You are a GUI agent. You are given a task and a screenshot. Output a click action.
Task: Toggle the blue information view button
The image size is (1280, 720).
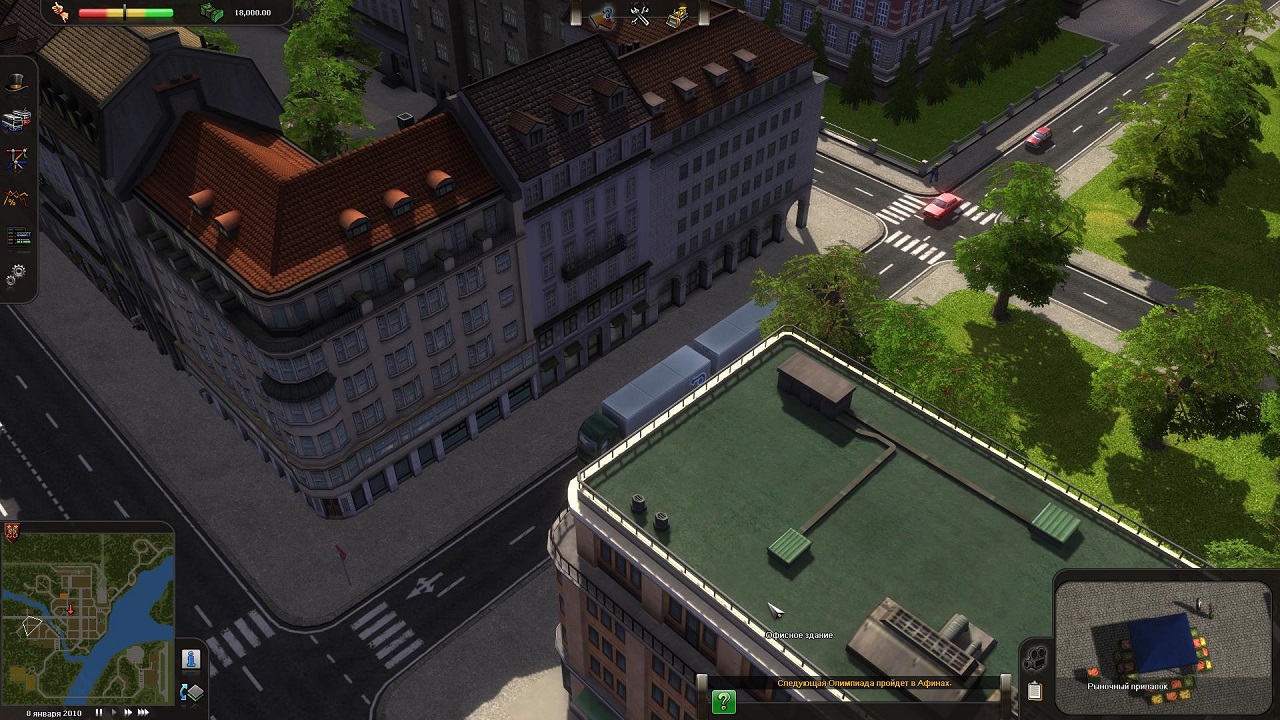[x=191, y=659]
